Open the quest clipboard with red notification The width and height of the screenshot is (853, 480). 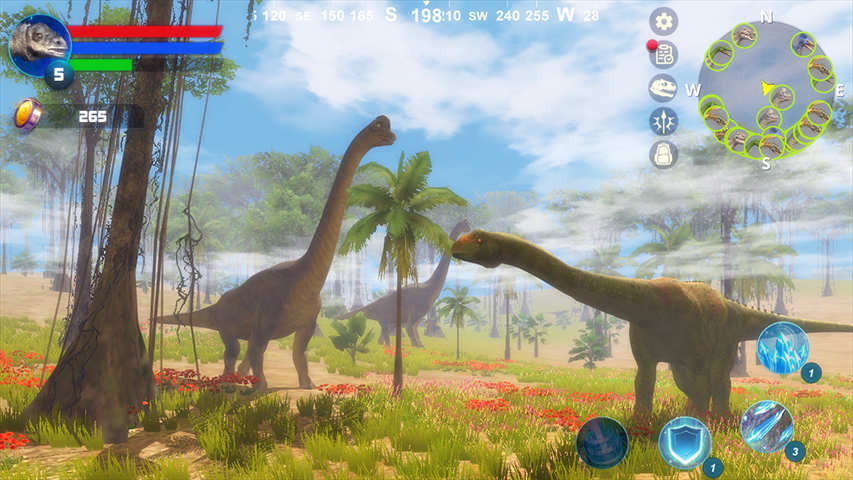click(x=663, y=54)
